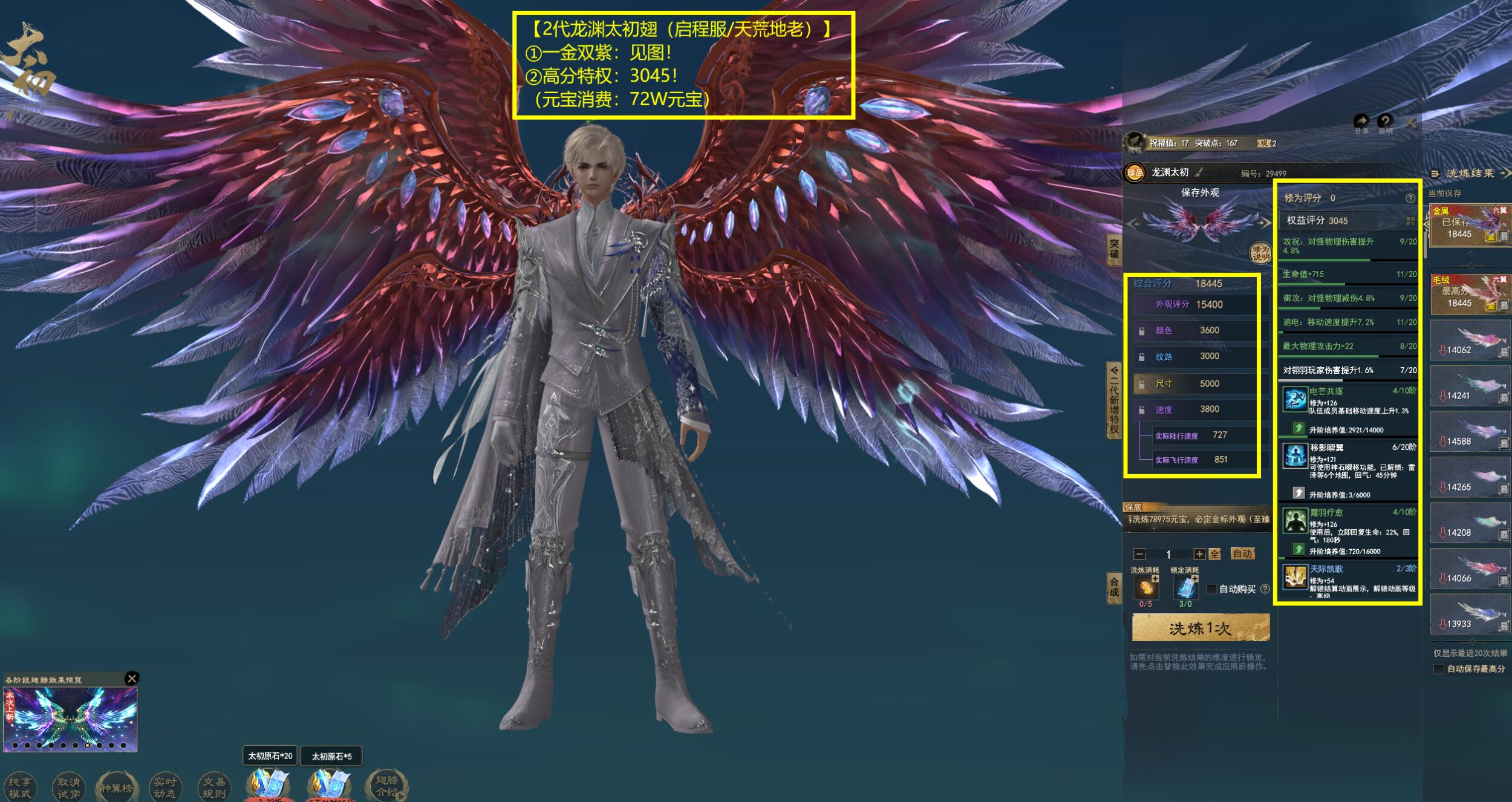Open the 修为说明 cultivation info button
1512x802 pixels.
[x=1260, y=253]
